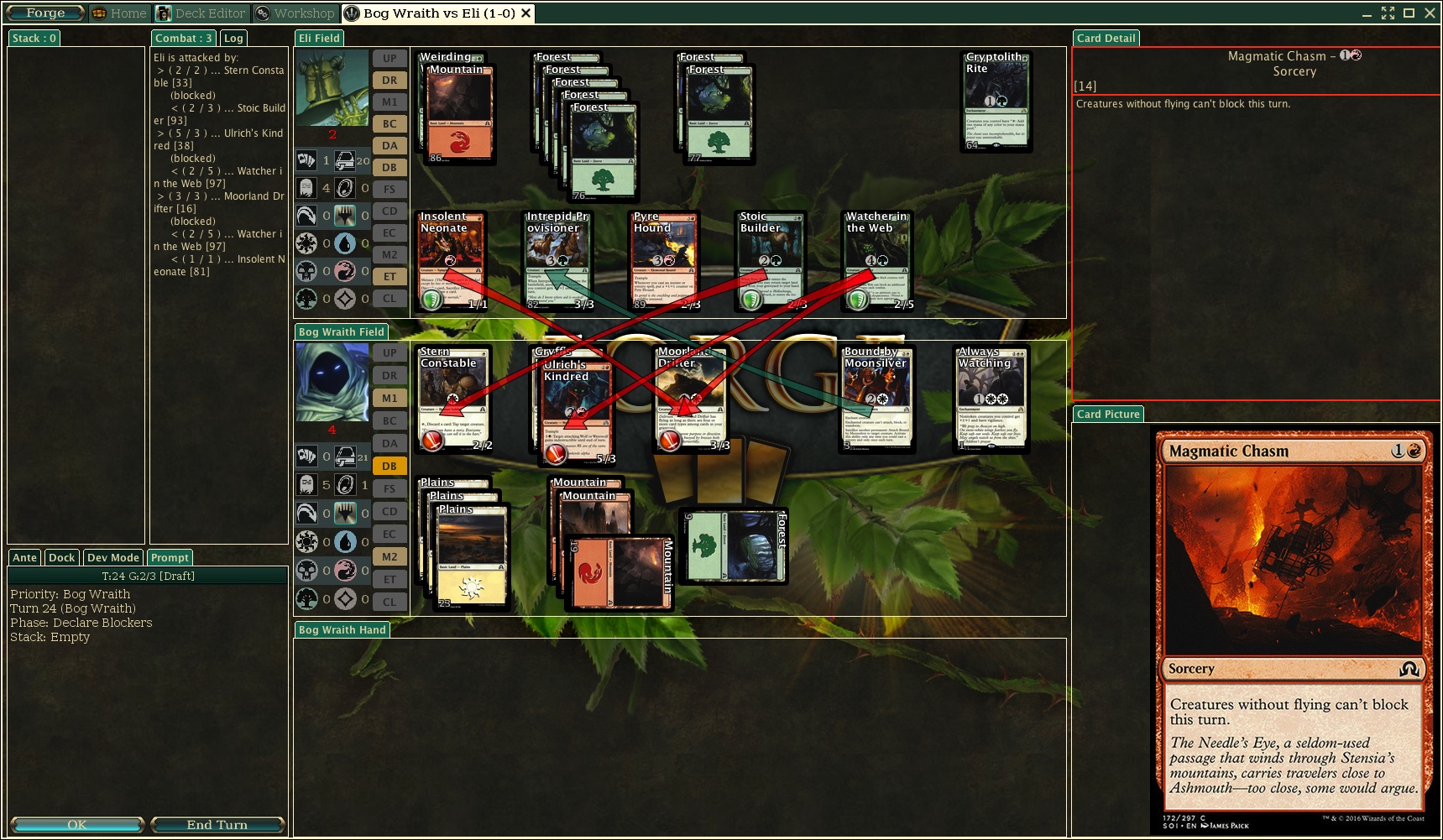Switch to the Dock tab
The height and width of the screenshot is (840, 1443).
coord(61,558)
